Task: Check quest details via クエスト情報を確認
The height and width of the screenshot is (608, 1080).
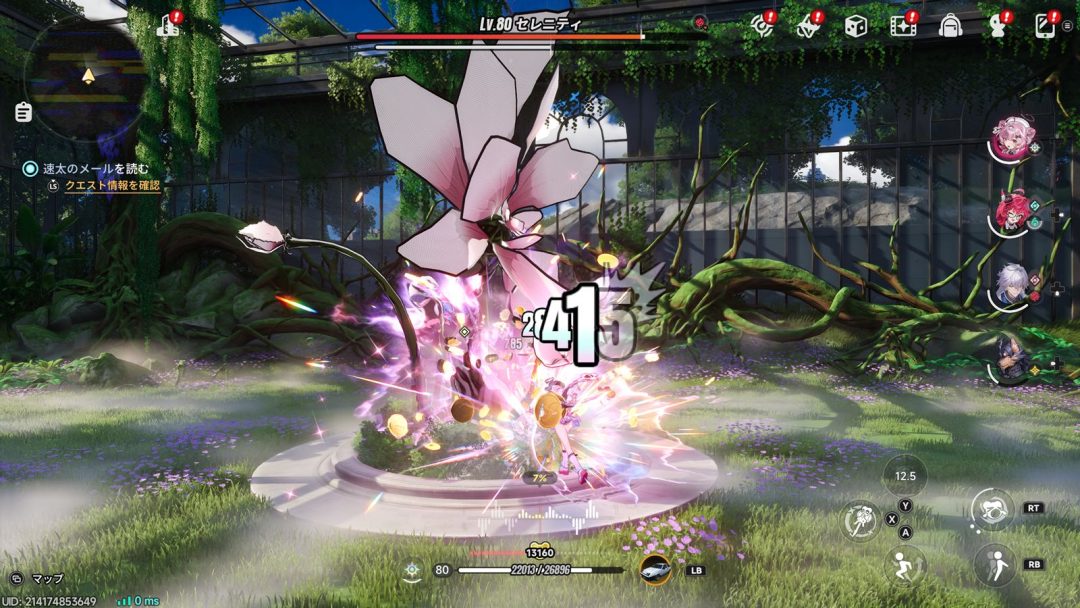Action: point(112,186)
